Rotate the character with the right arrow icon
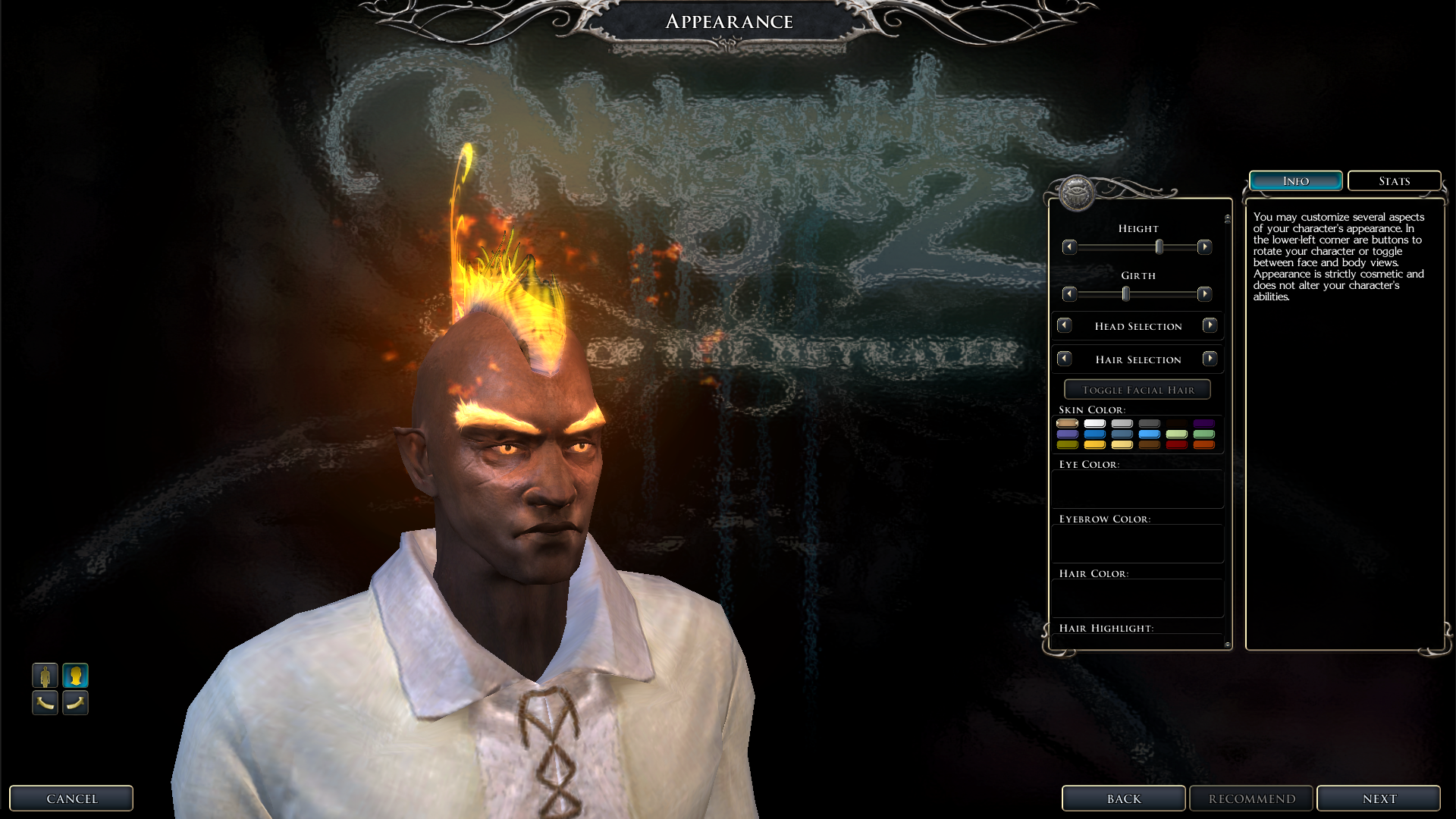Viewport: 1456px width, 819px height. pyautogui.click(x=75, y=703)
